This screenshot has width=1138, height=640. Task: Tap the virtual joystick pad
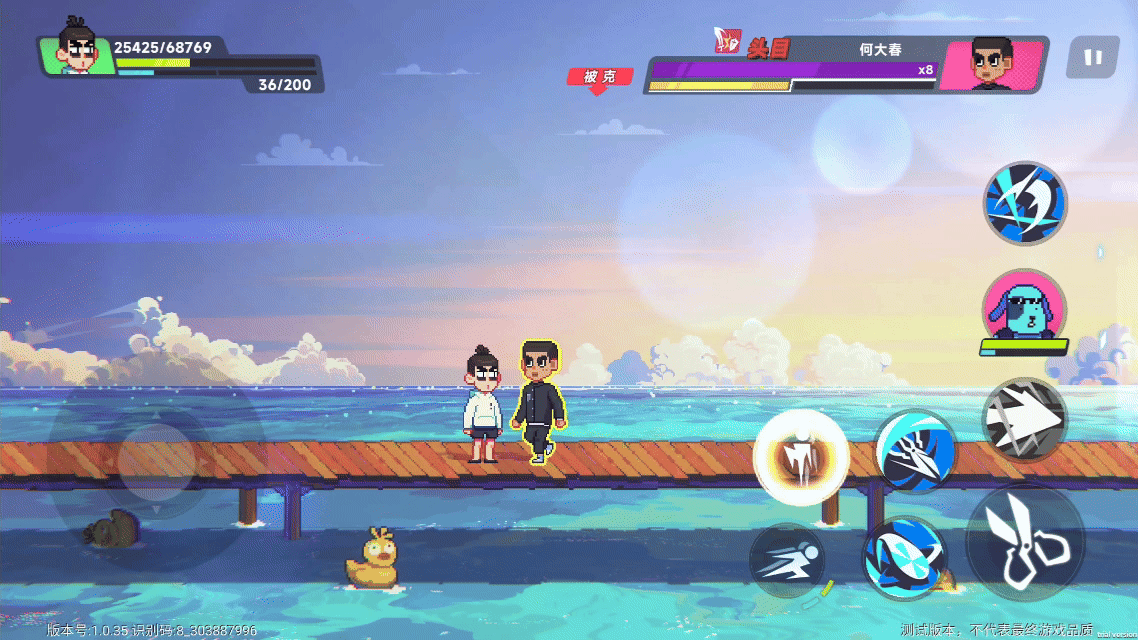coord(156,462)
